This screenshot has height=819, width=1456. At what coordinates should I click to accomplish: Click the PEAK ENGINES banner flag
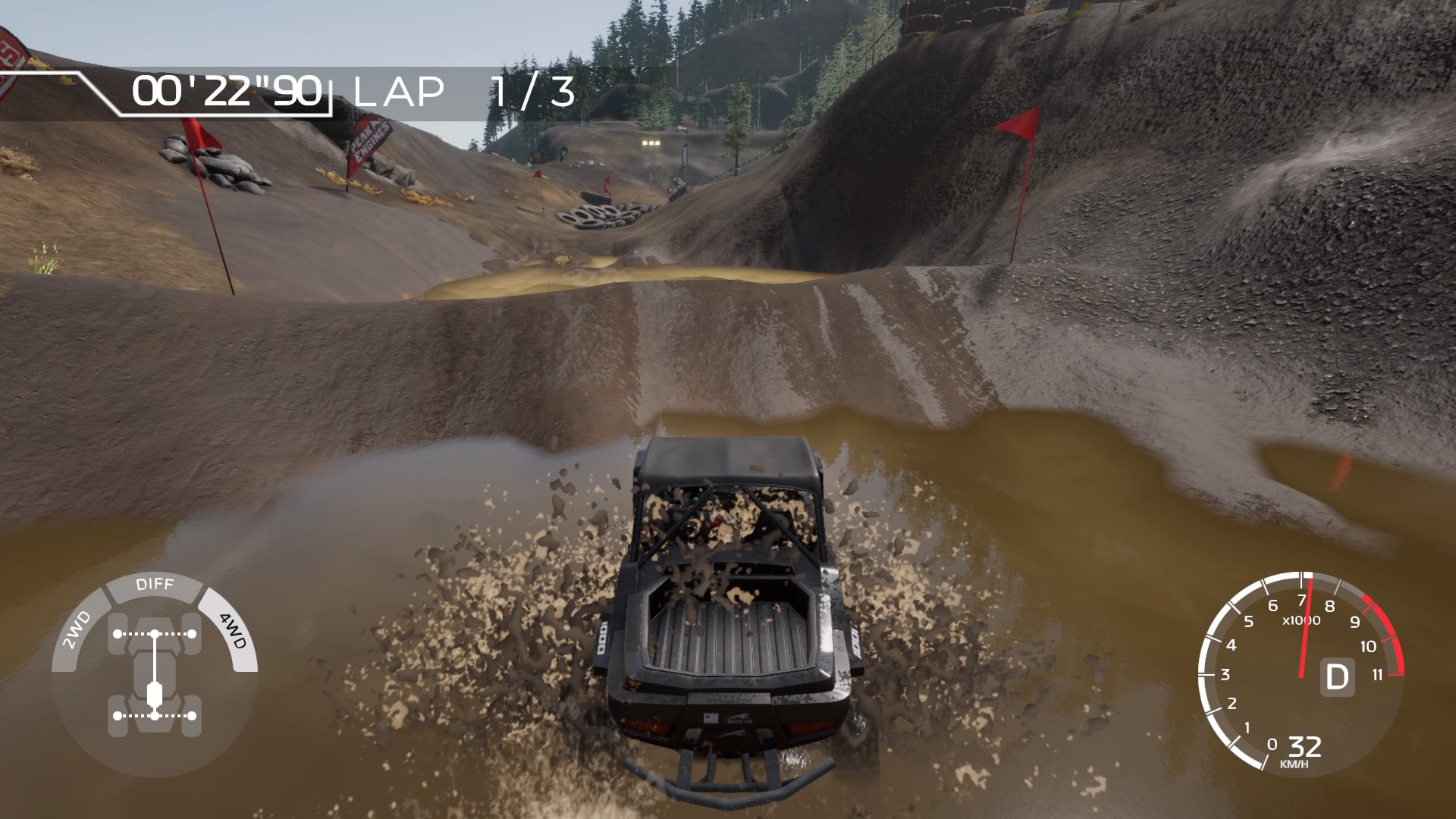[366, 140]
